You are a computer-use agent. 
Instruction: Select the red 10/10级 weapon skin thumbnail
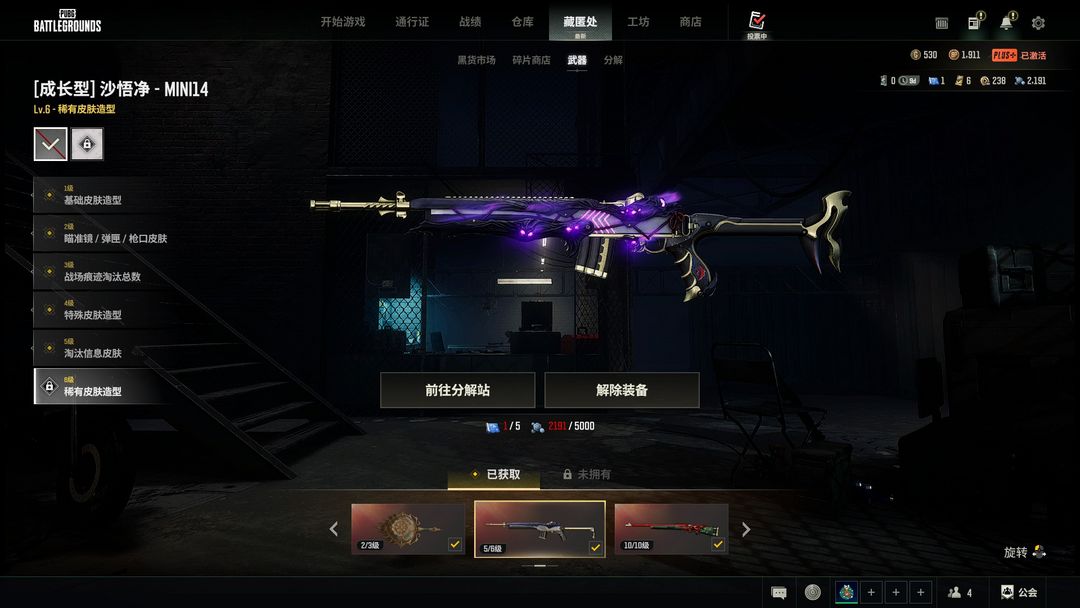point(670,529)
